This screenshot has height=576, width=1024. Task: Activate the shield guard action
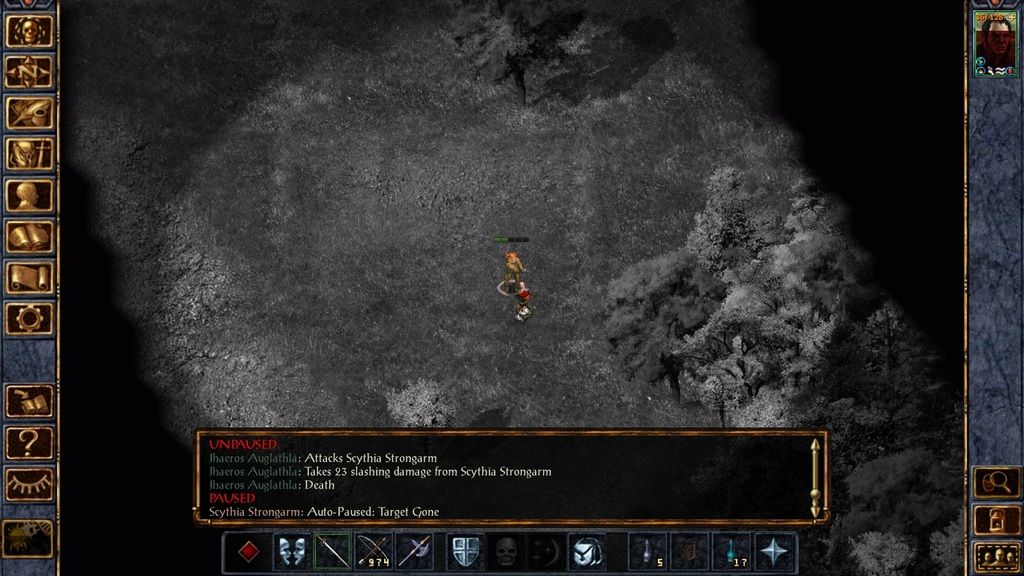(465, 552)
